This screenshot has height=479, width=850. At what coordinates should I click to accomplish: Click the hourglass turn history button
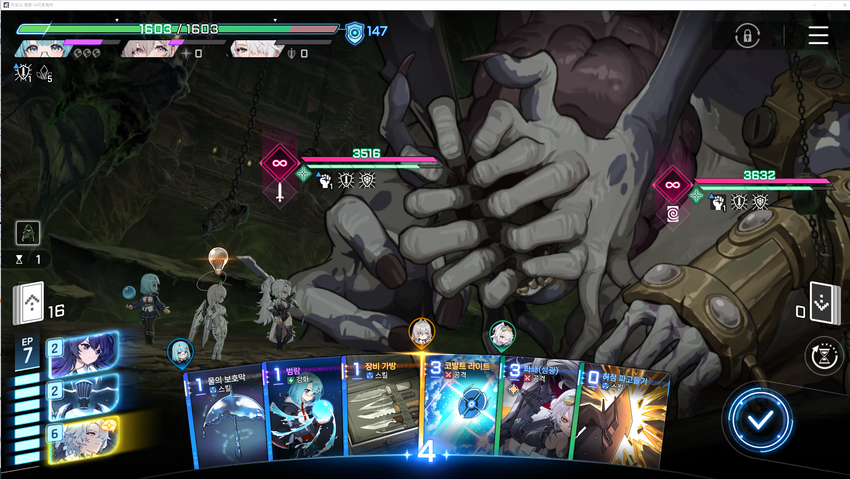(x=823, y=354)
